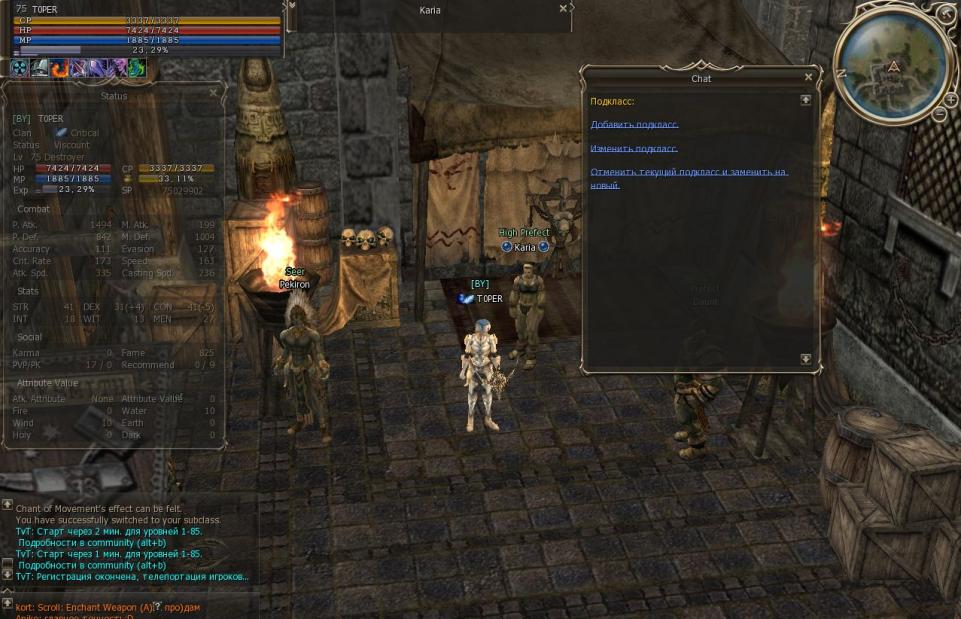Click the system chat scroll-up arrow
Screen dimensions: 961x619
tap(7, 505)
